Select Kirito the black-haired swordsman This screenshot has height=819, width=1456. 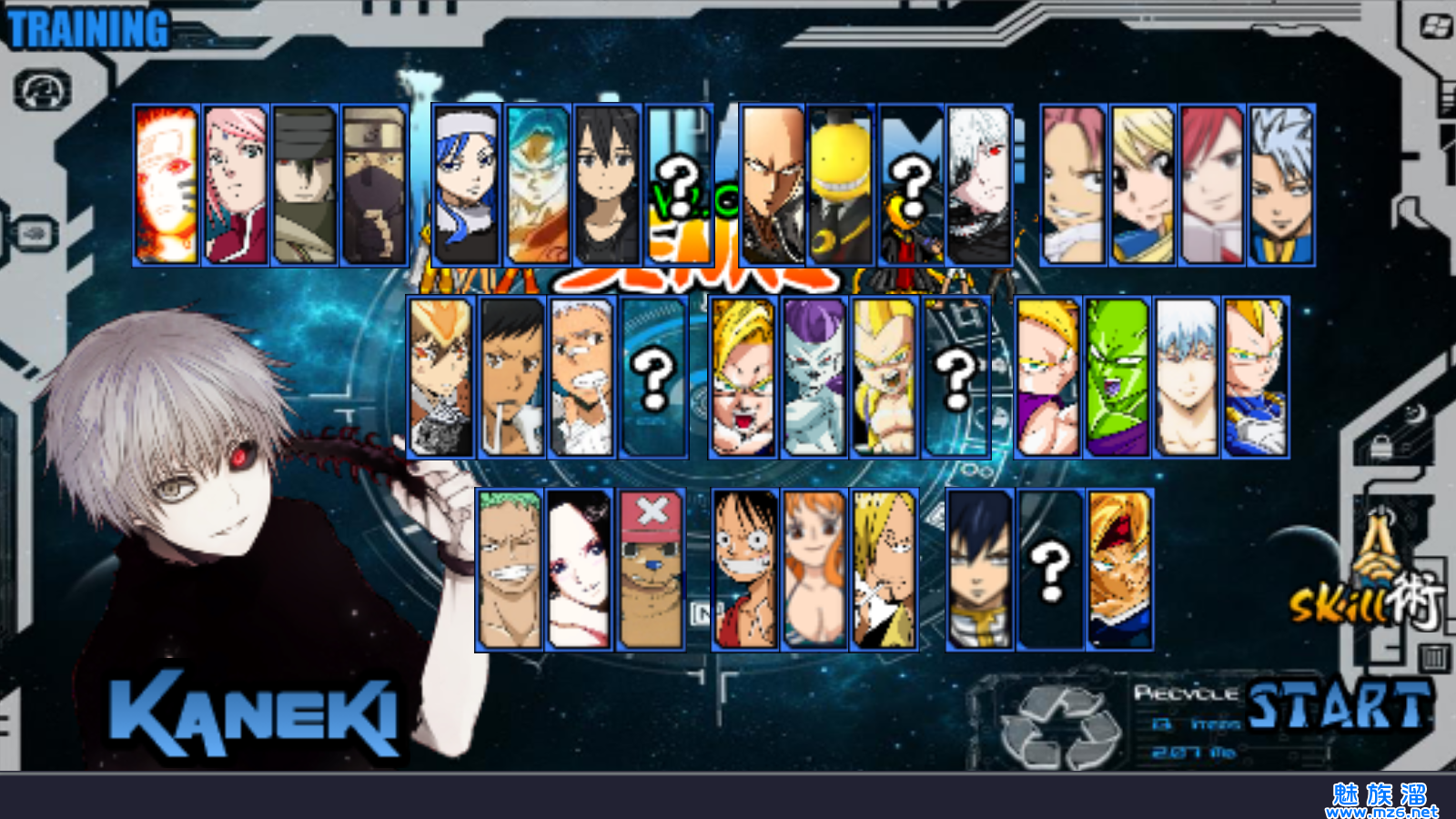point(607,185)
